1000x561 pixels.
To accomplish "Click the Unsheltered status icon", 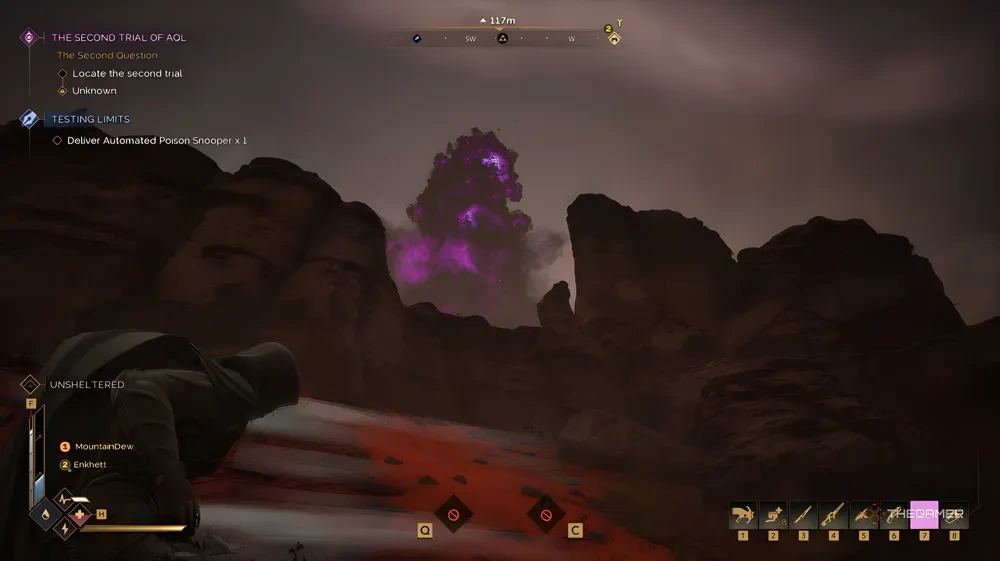I will pos(30,384).
